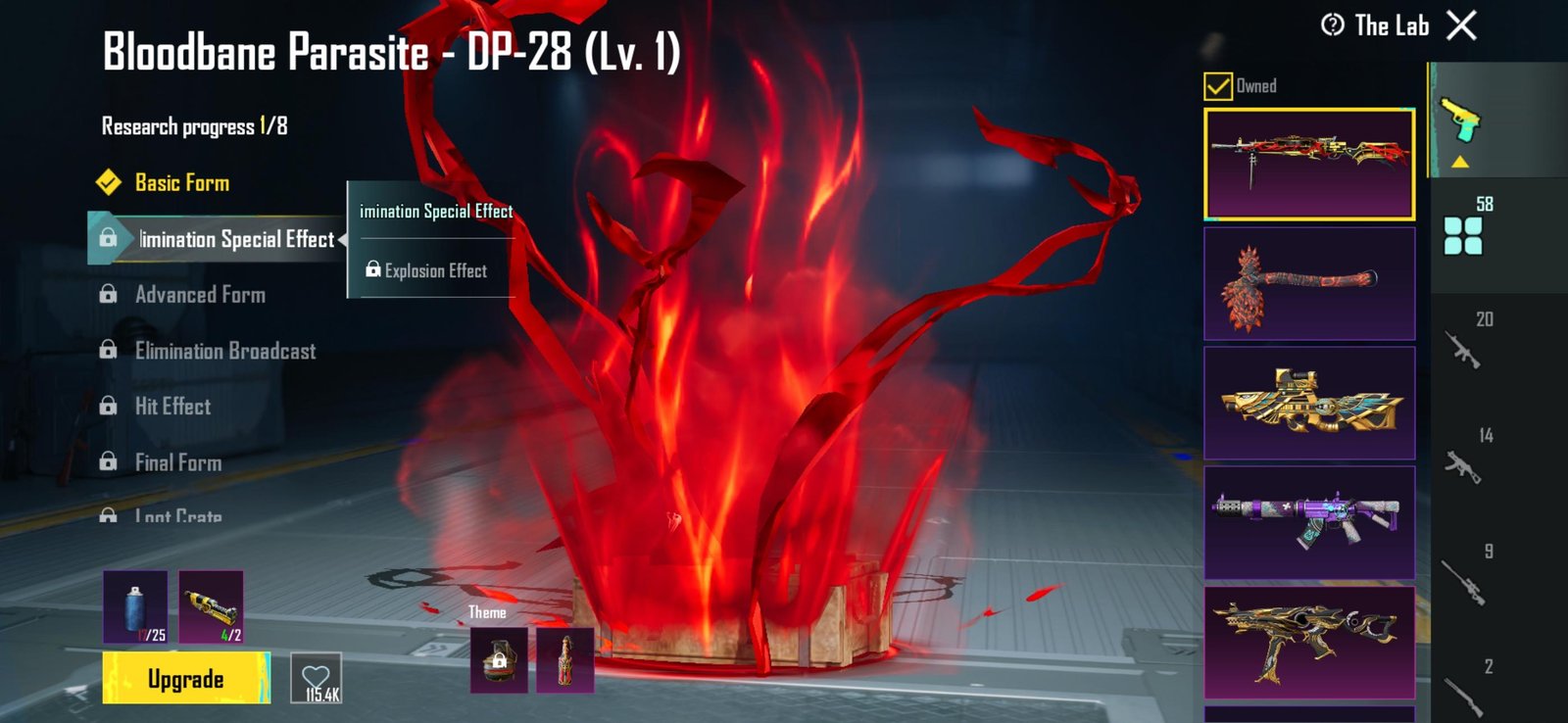Pick the gold and teal rifle skin thumbnail
Viewport: 1568px width, 723px height.
pyautogui.click(x=1309, y=403)
